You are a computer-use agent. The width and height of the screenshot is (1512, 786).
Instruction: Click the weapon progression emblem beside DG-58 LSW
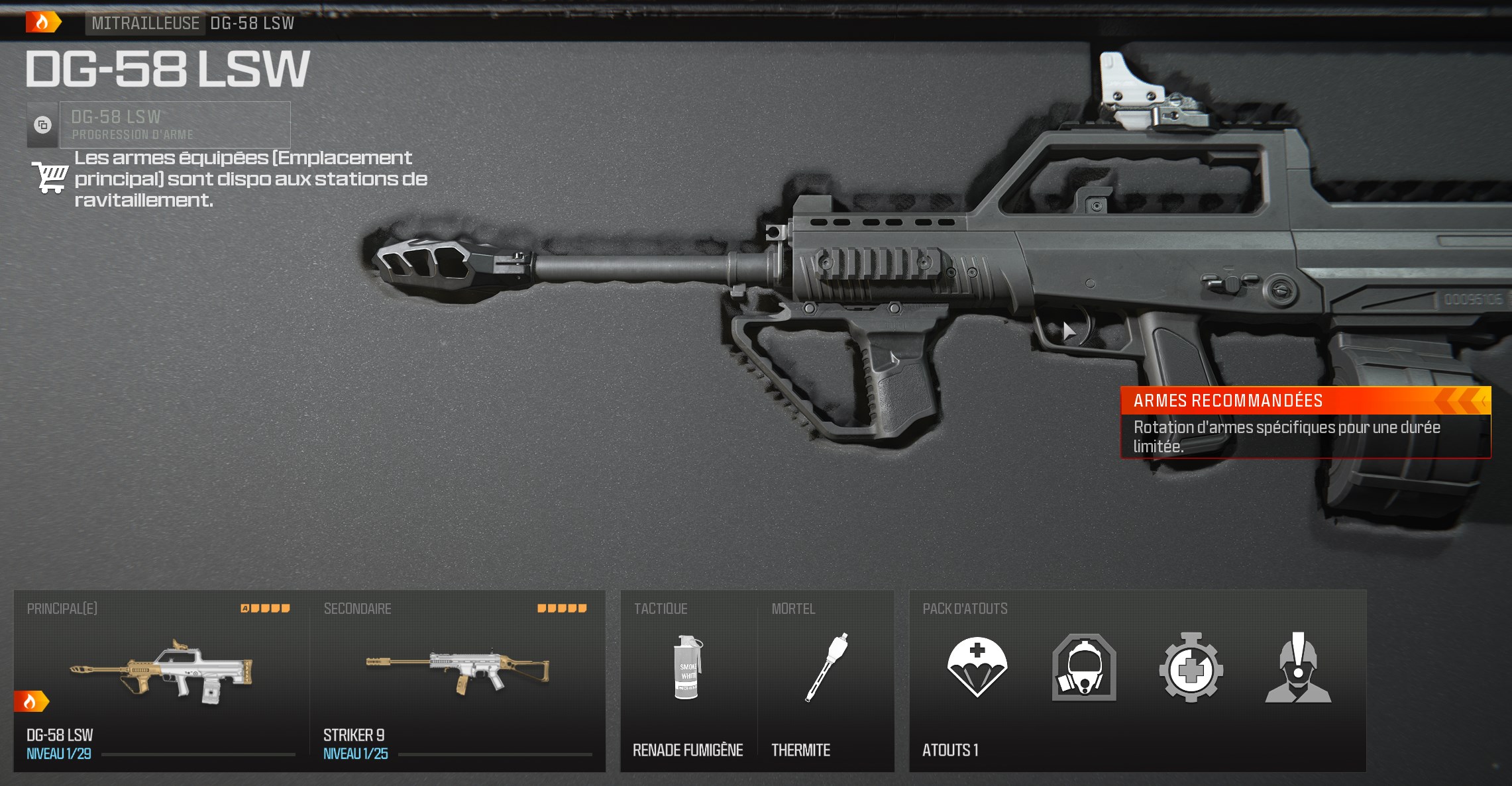click(x=41, y=124)
